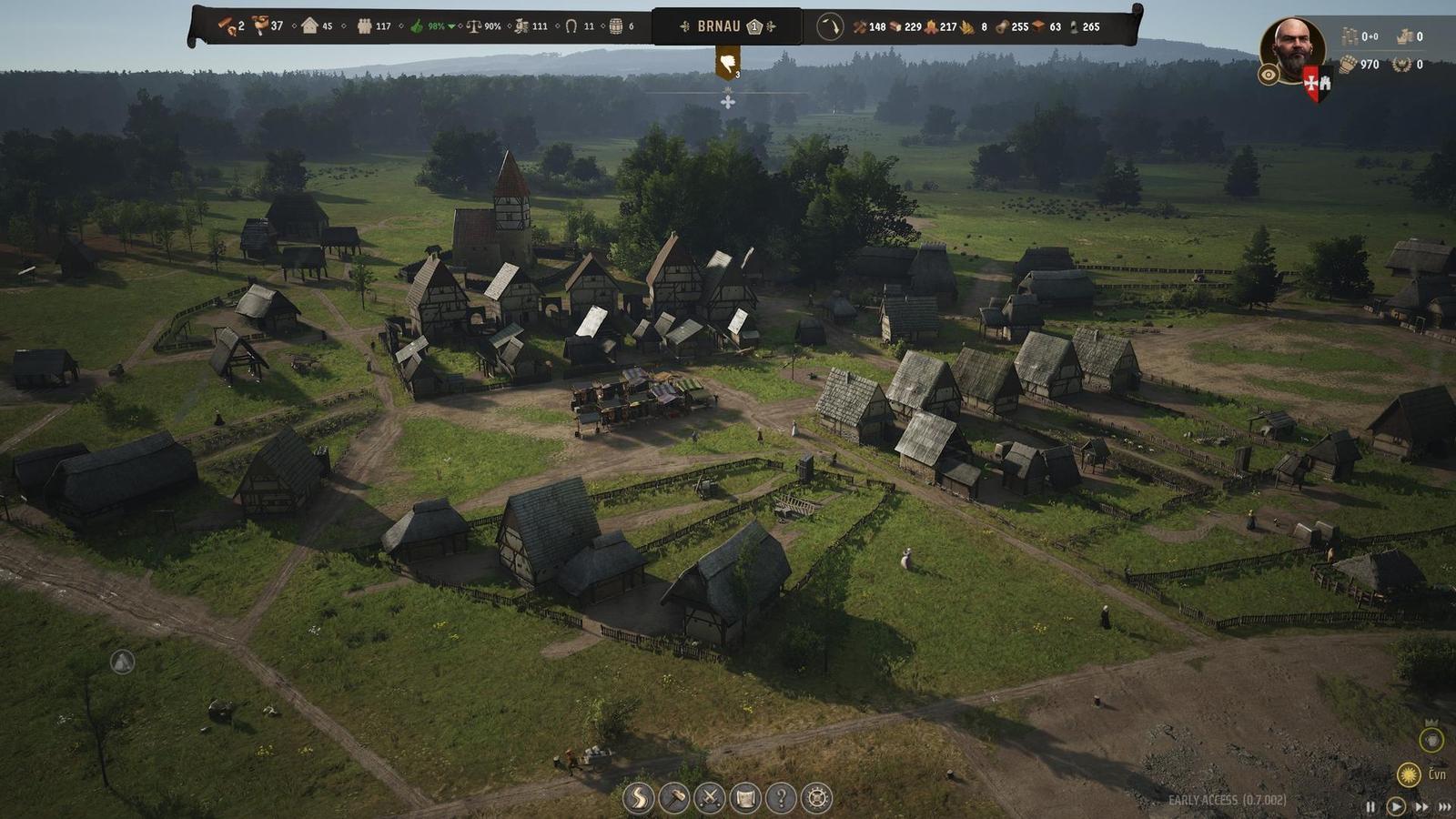Open the gear settings menu

coord(817,798)
